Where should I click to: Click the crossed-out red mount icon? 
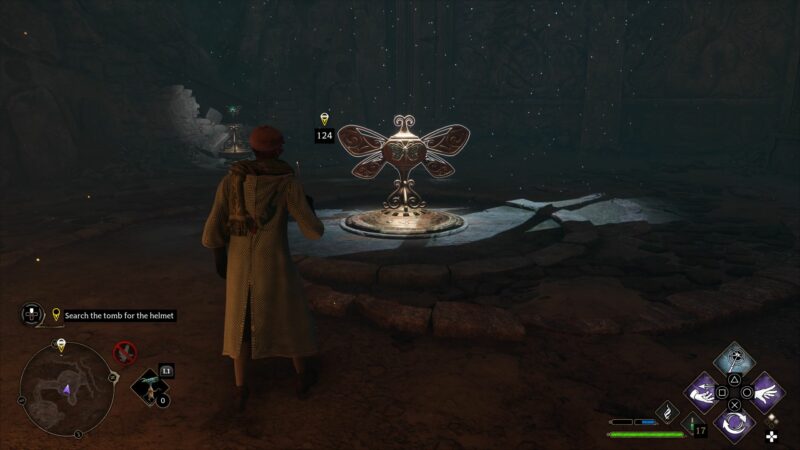point(125,352)
